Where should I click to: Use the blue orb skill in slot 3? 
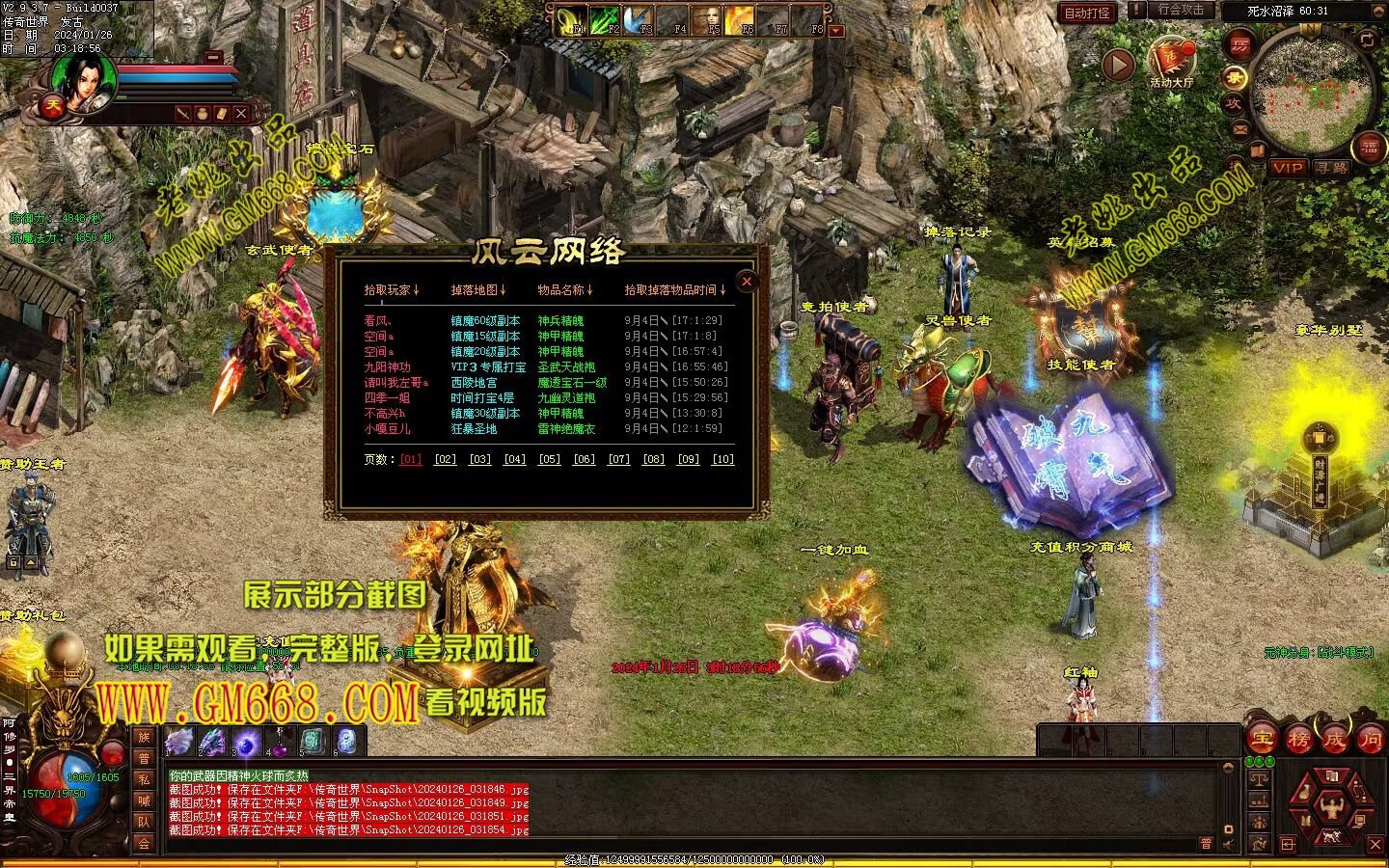245,742
